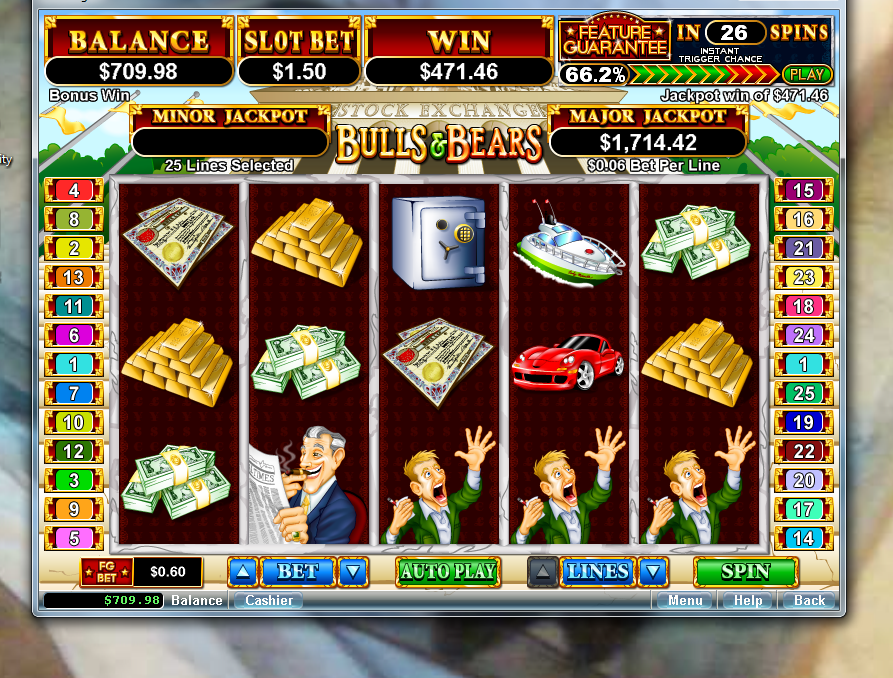Open the Cashier
Viewport: 893px width, 678px height.
pyautogui.click(x=269, y=600)
